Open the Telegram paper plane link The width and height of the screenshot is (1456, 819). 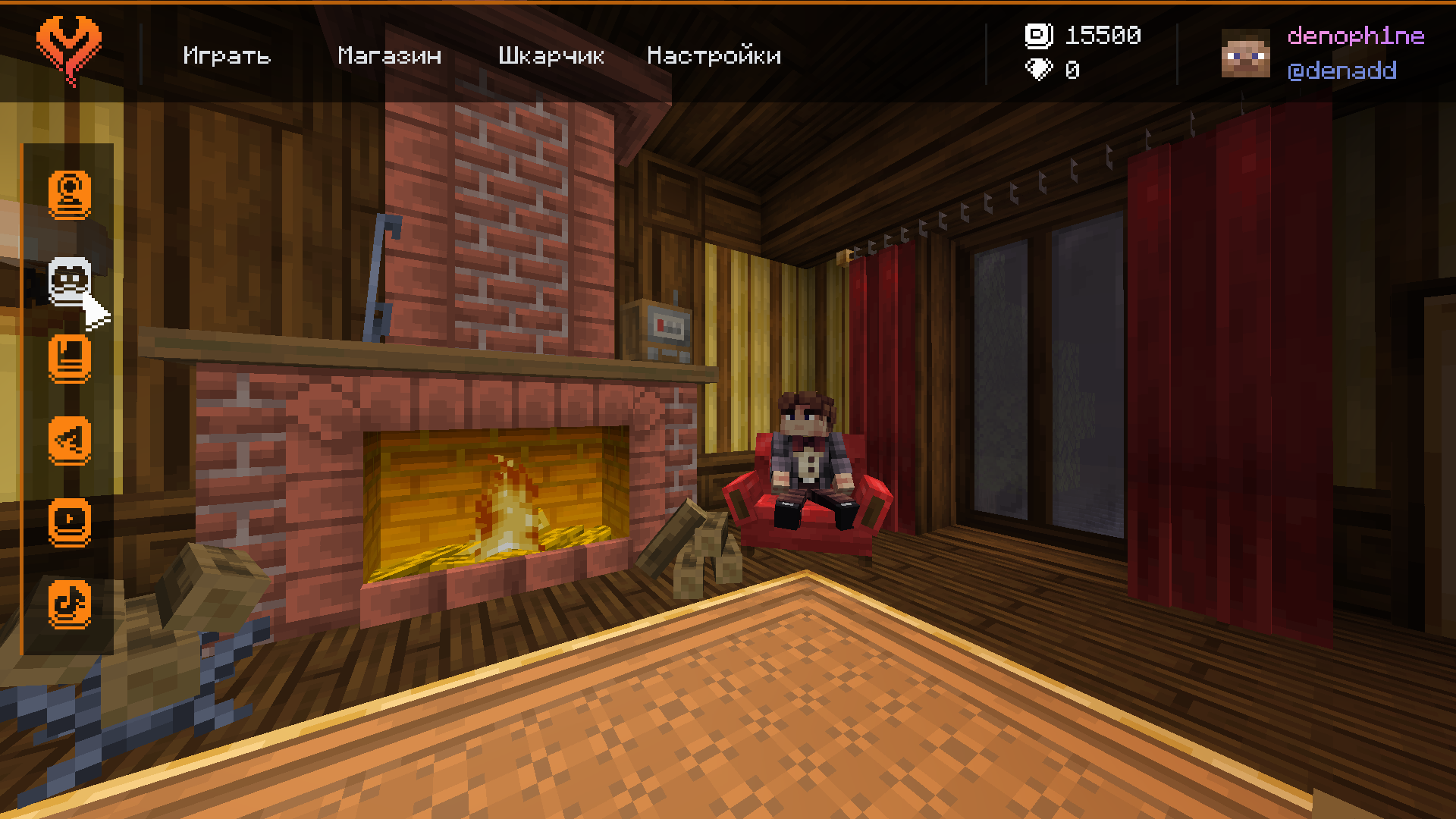click(x=70, y=441)
